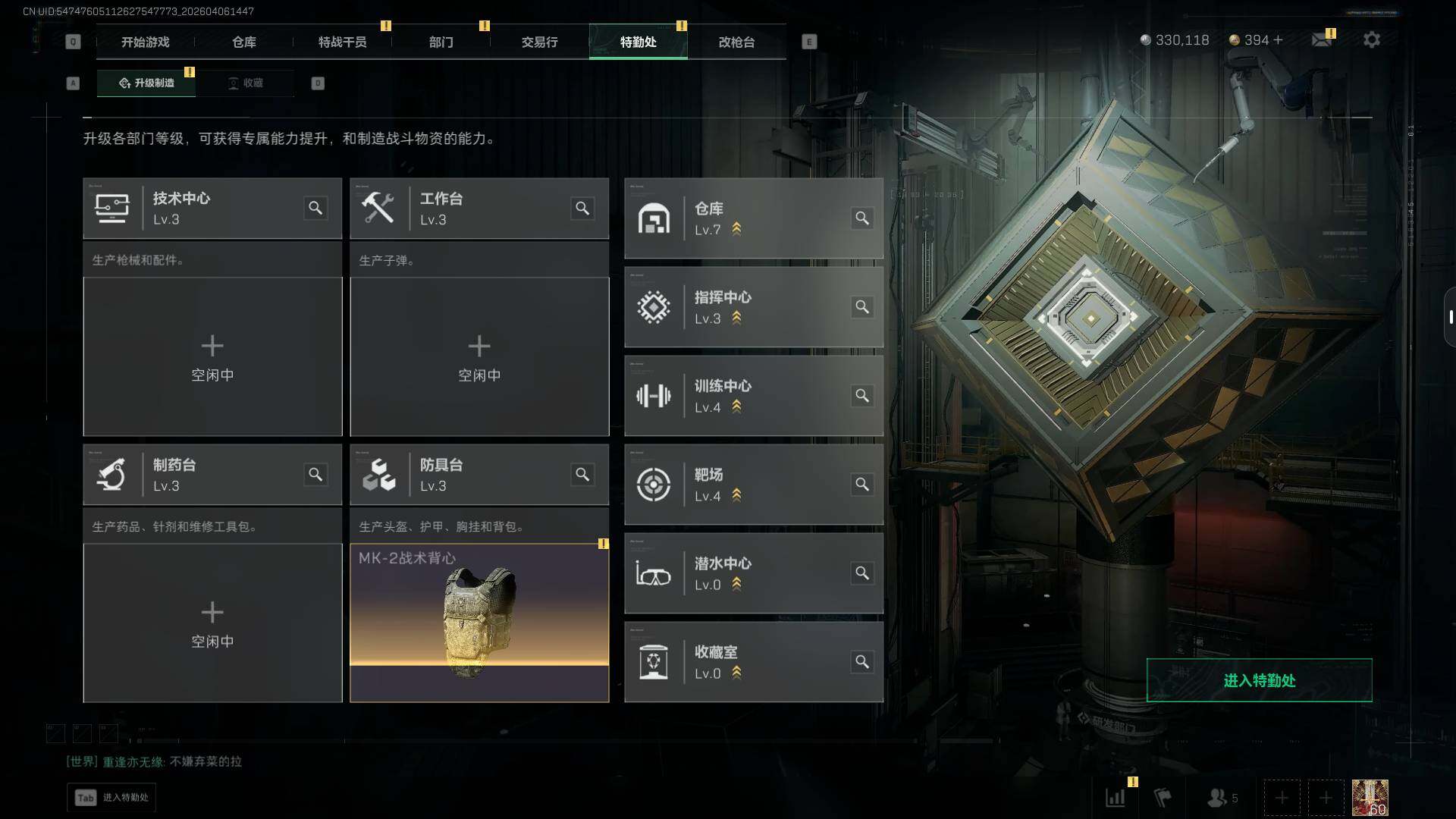
Task: Click the 进入特勤处 green button
Action: click(x=1259, y=680)
